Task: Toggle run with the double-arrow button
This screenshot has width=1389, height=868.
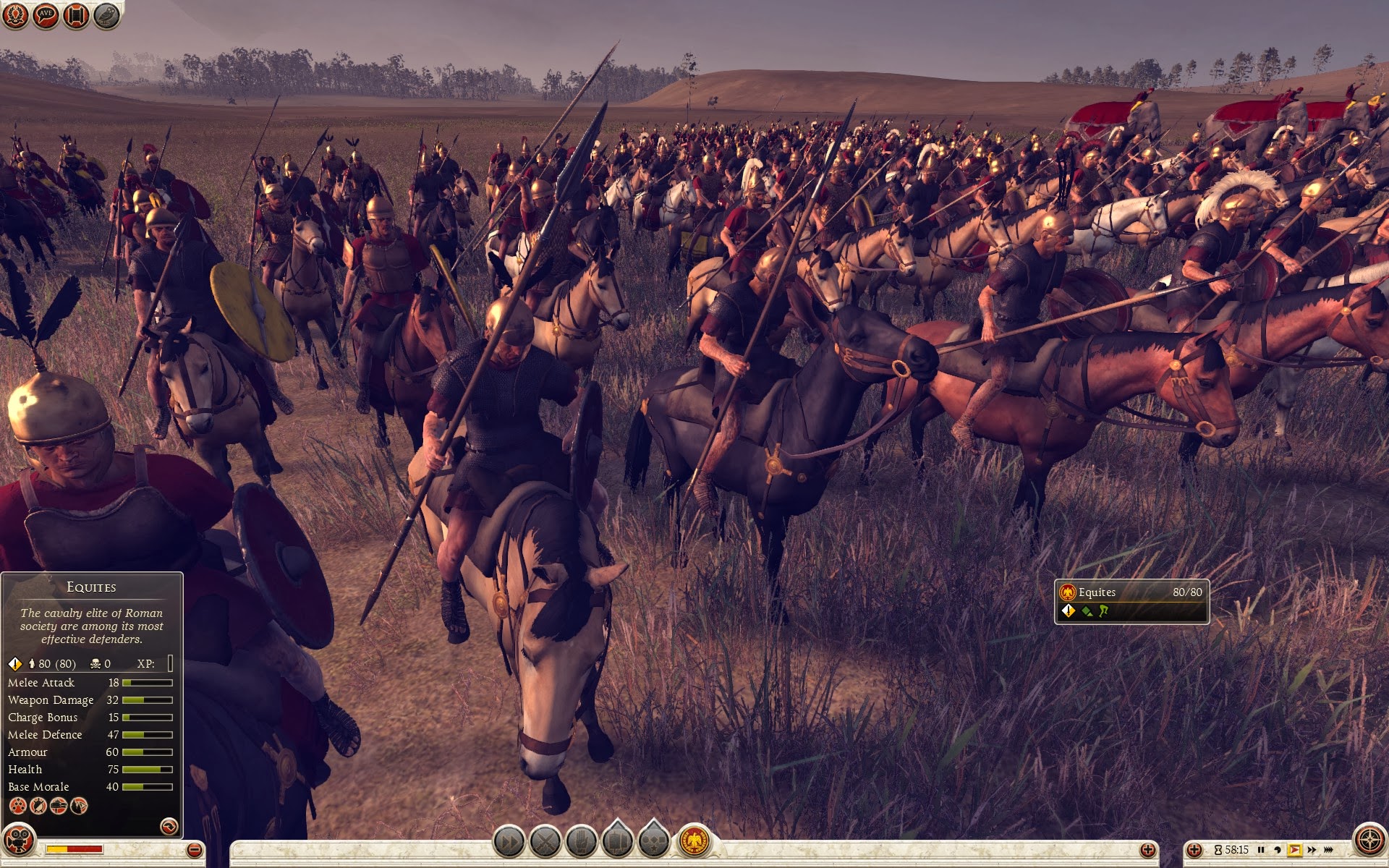Action: pyautogui.click(x=509, y=842)
